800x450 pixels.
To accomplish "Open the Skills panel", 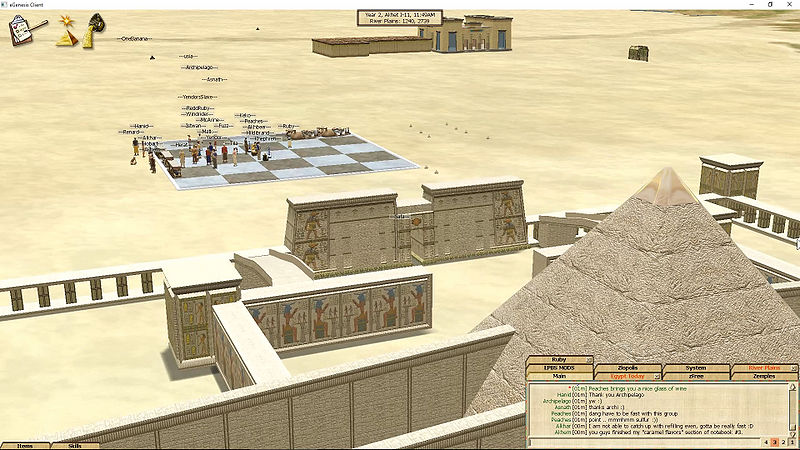I will click(75, 445).
